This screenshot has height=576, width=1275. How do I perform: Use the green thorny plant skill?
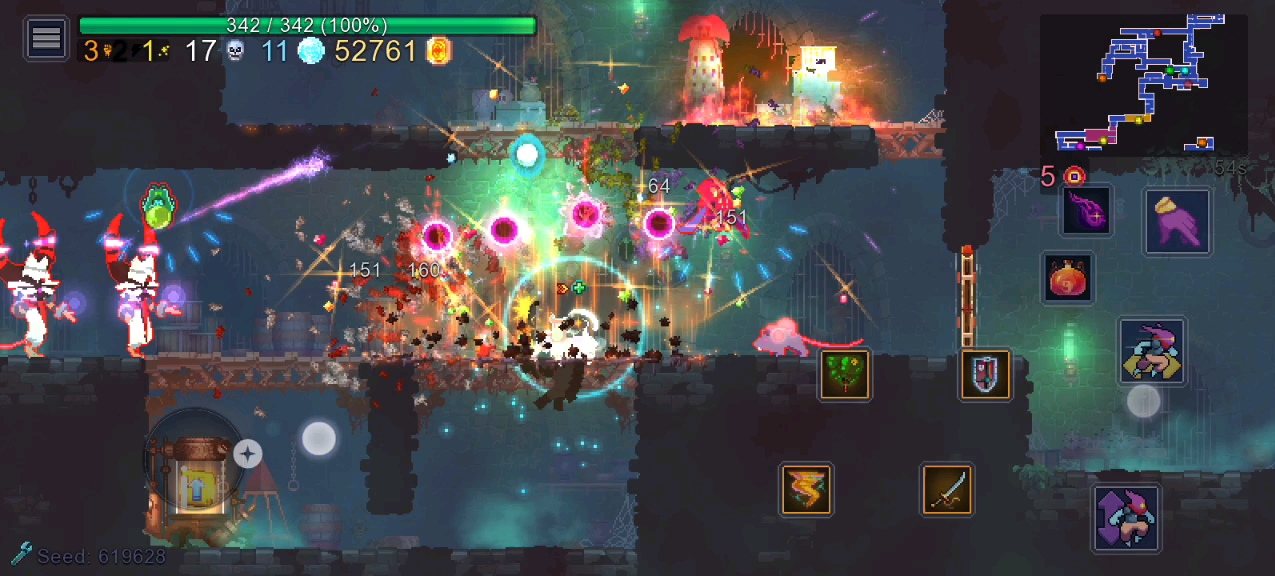(845, 374)
